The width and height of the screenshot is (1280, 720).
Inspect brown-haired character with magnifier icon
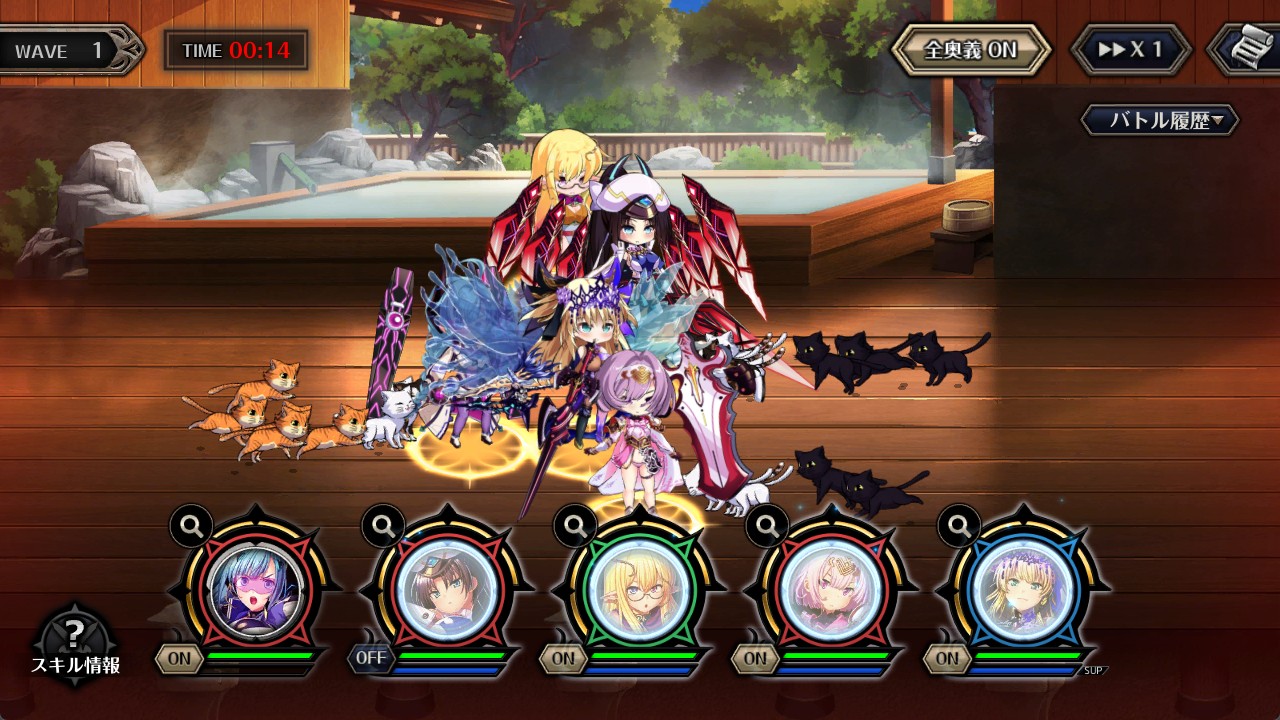(x=383, y=524)
